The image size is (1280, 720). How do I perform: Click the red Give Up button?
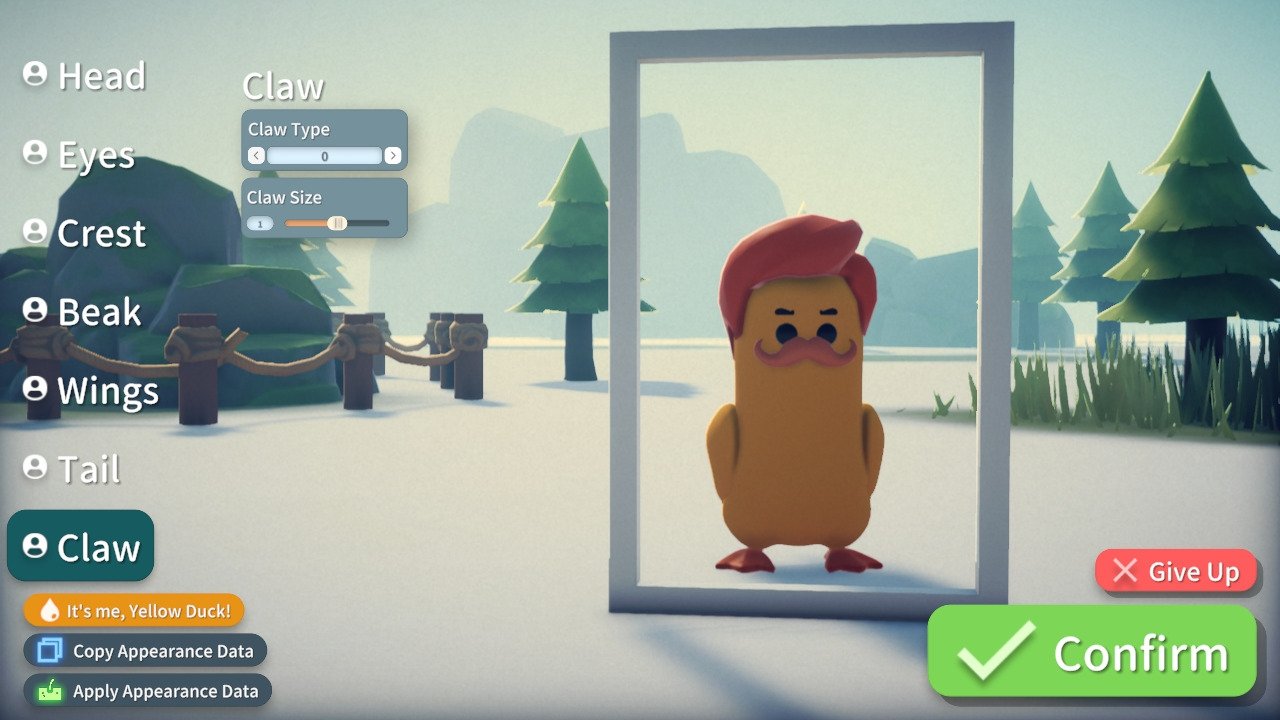(x=1176, y=571)
